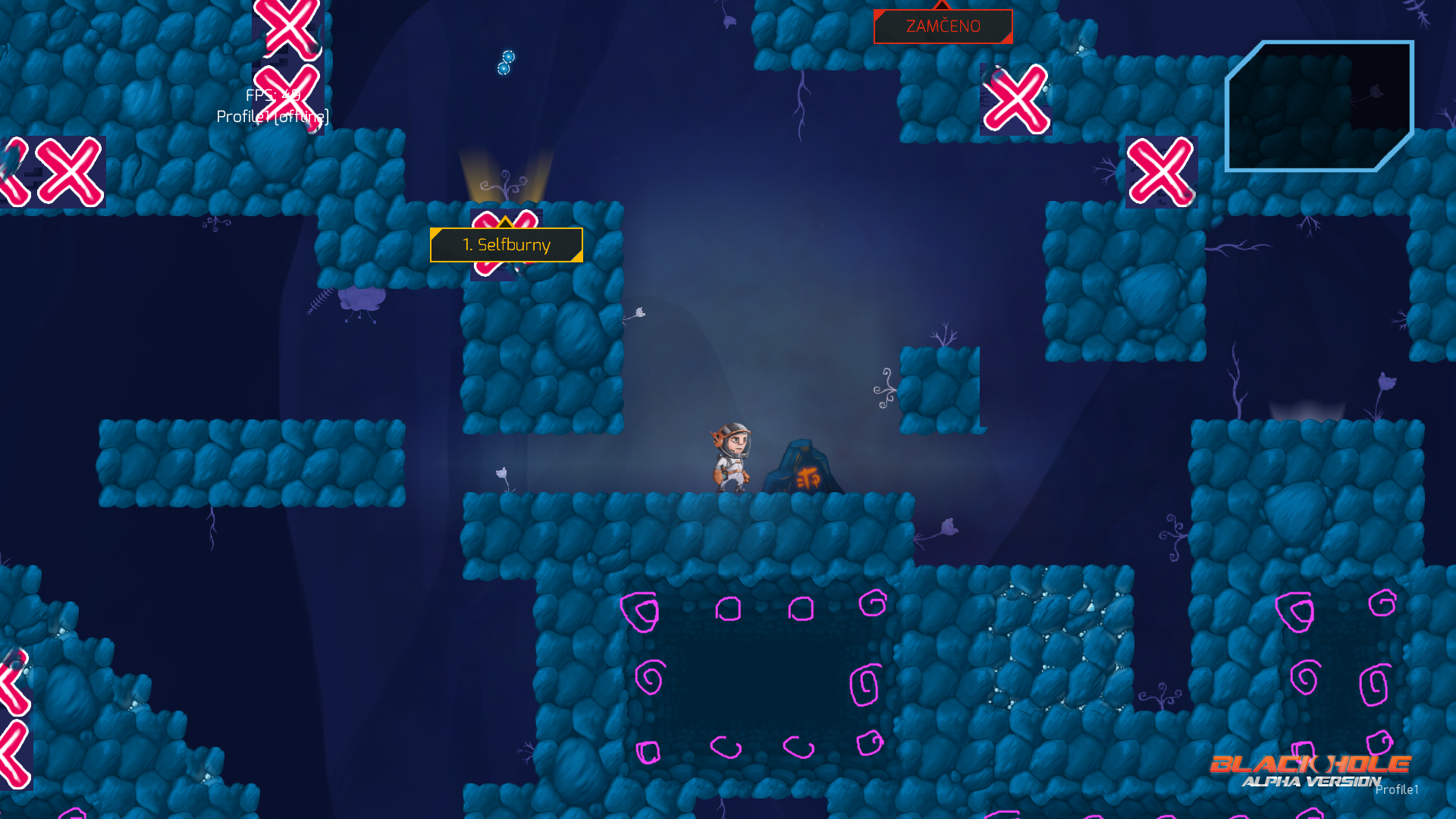The height and width of the screenshot is (819, 1456).
Task: Select the '1. Selfburny' level label
Action: [506, 245]
